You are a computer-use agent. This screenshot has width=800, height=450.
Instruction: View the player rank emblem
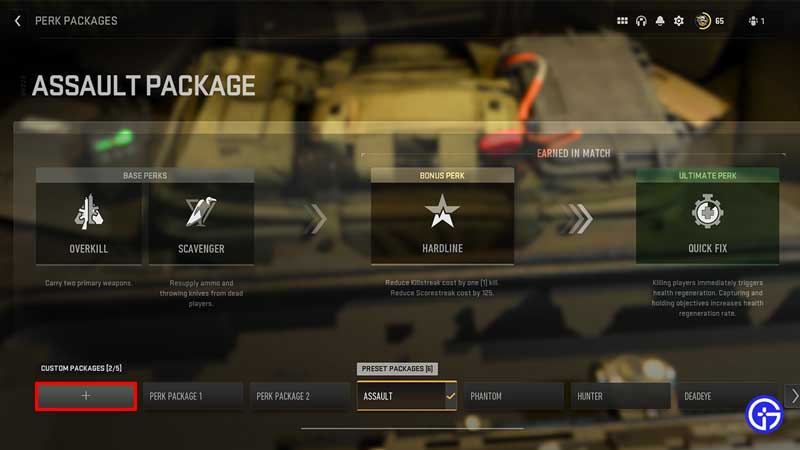tap(700, 21)
